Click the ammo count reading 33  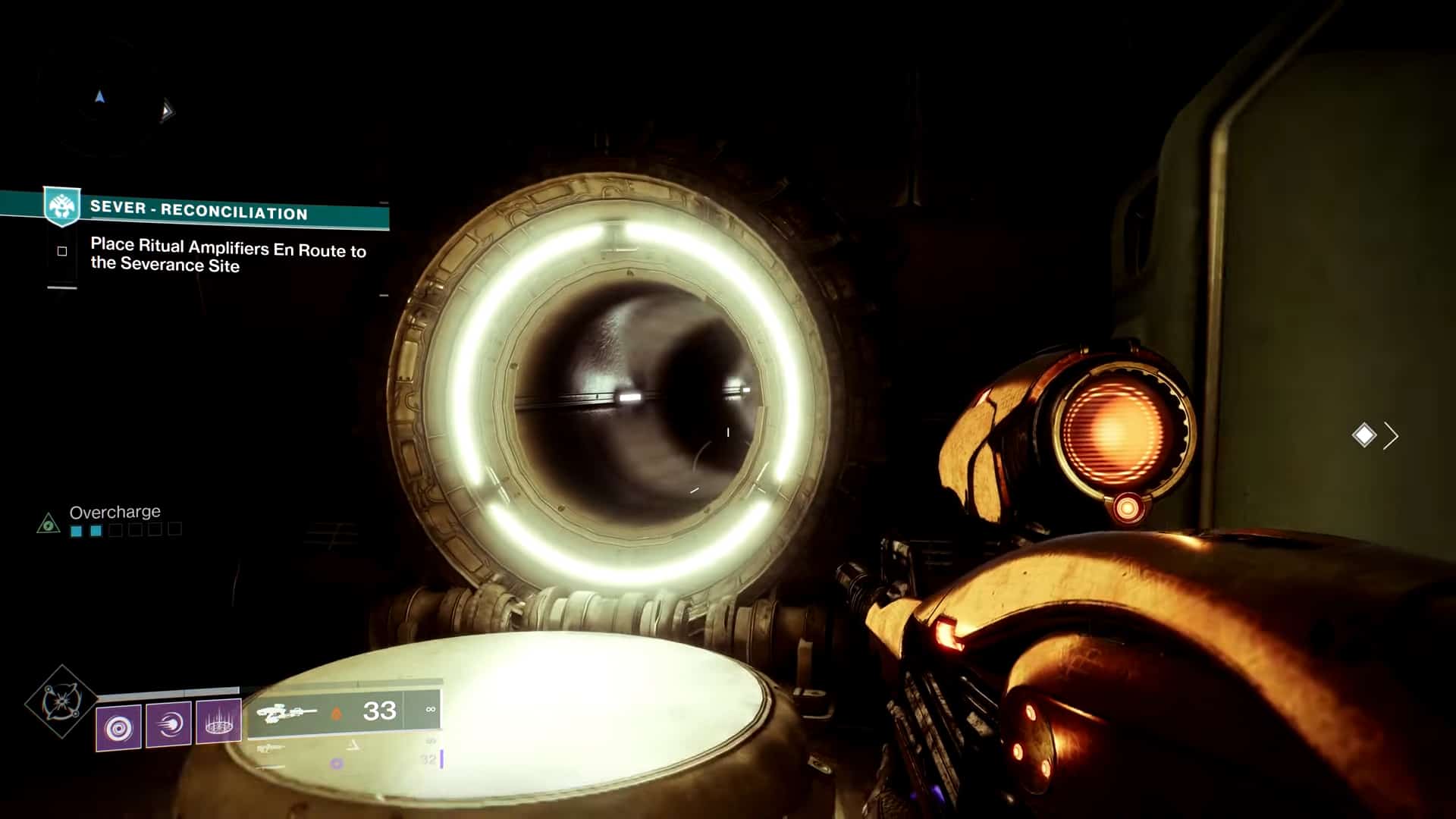(379, 711)
